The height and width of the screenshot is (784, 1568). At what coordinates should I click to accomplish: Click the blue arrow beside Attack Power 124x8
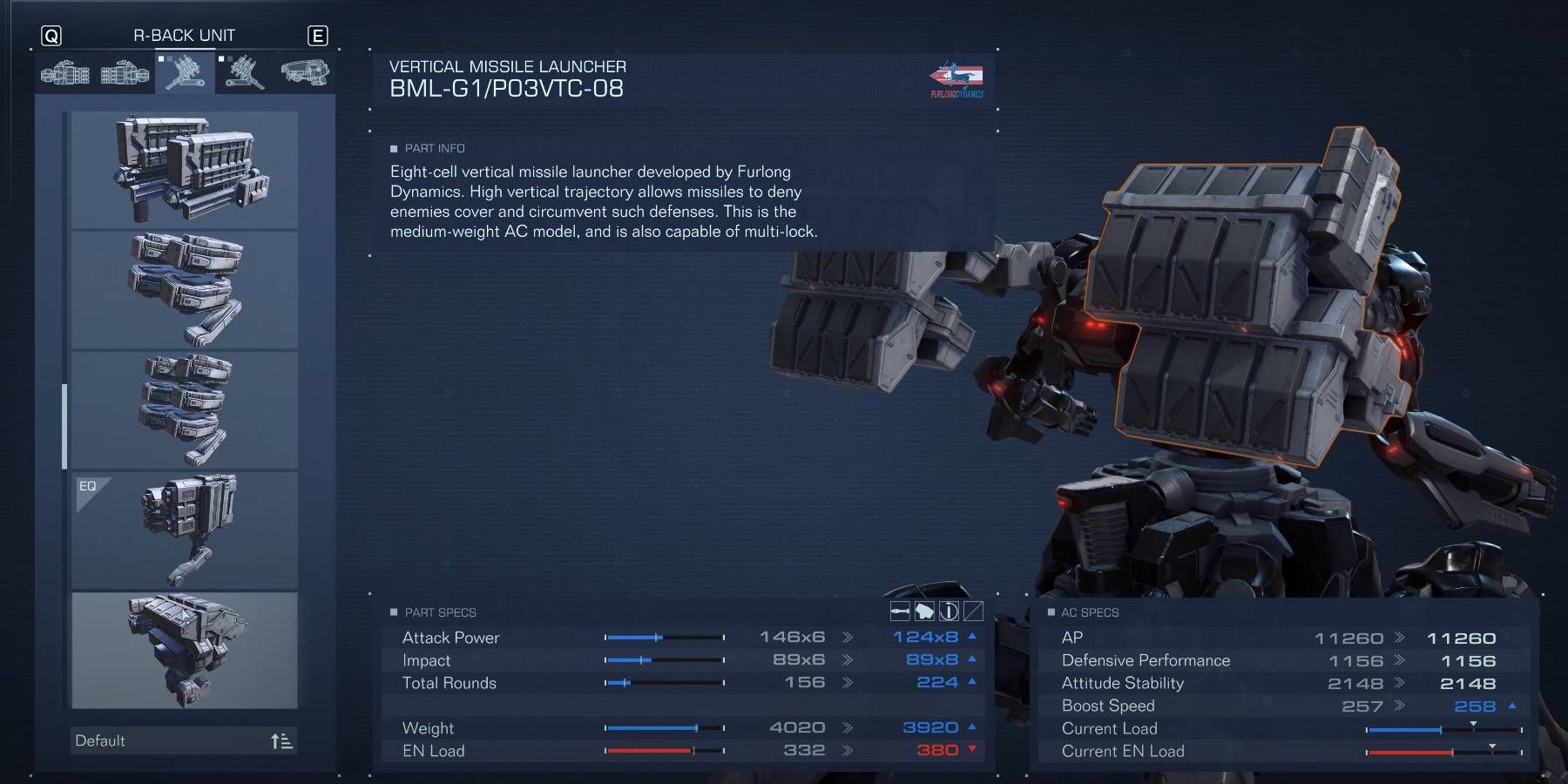pos(972,637)
